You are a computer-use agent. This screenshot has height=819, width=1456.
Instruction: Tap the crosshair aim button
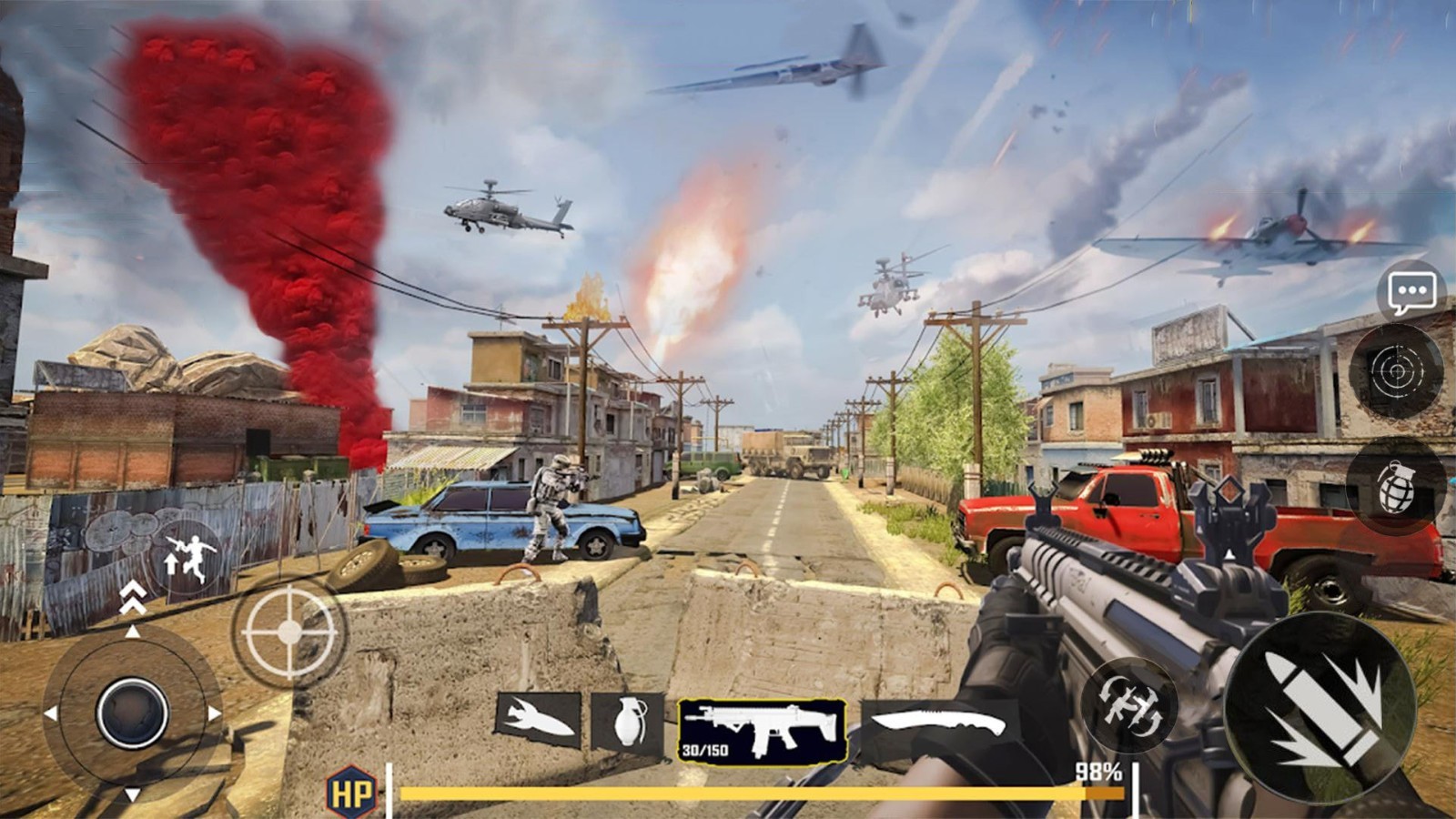click(x=288, y=631)
